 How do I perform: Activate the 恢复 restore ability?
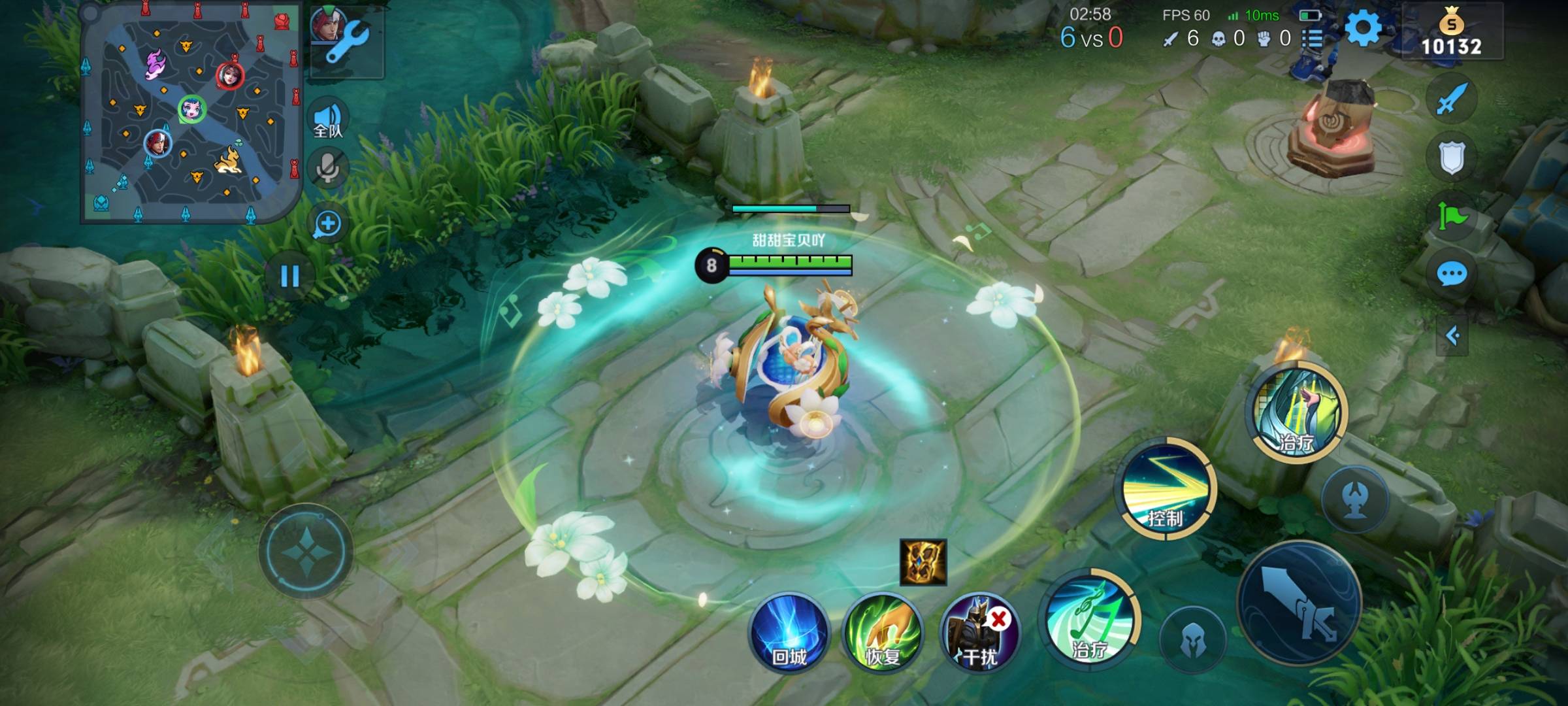coord(883,633)
